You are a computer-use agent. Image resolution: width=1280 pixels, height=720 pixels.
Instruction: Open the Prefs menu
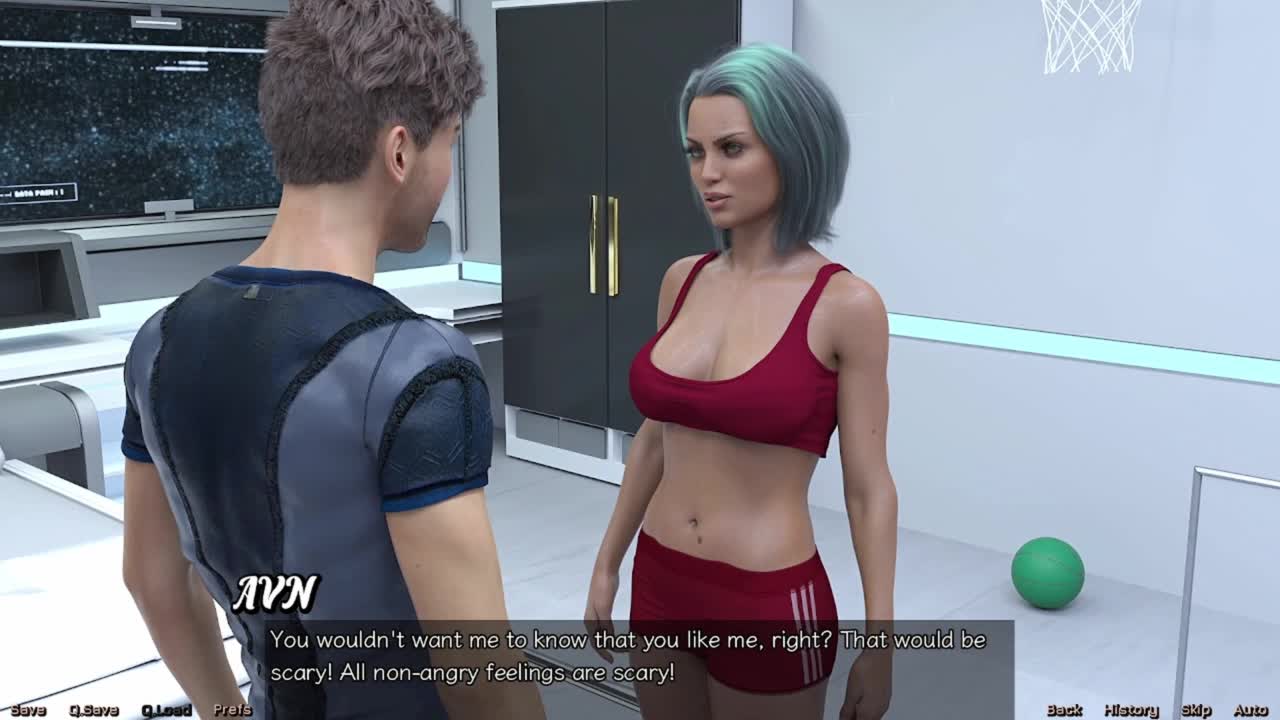coord(232,710)
